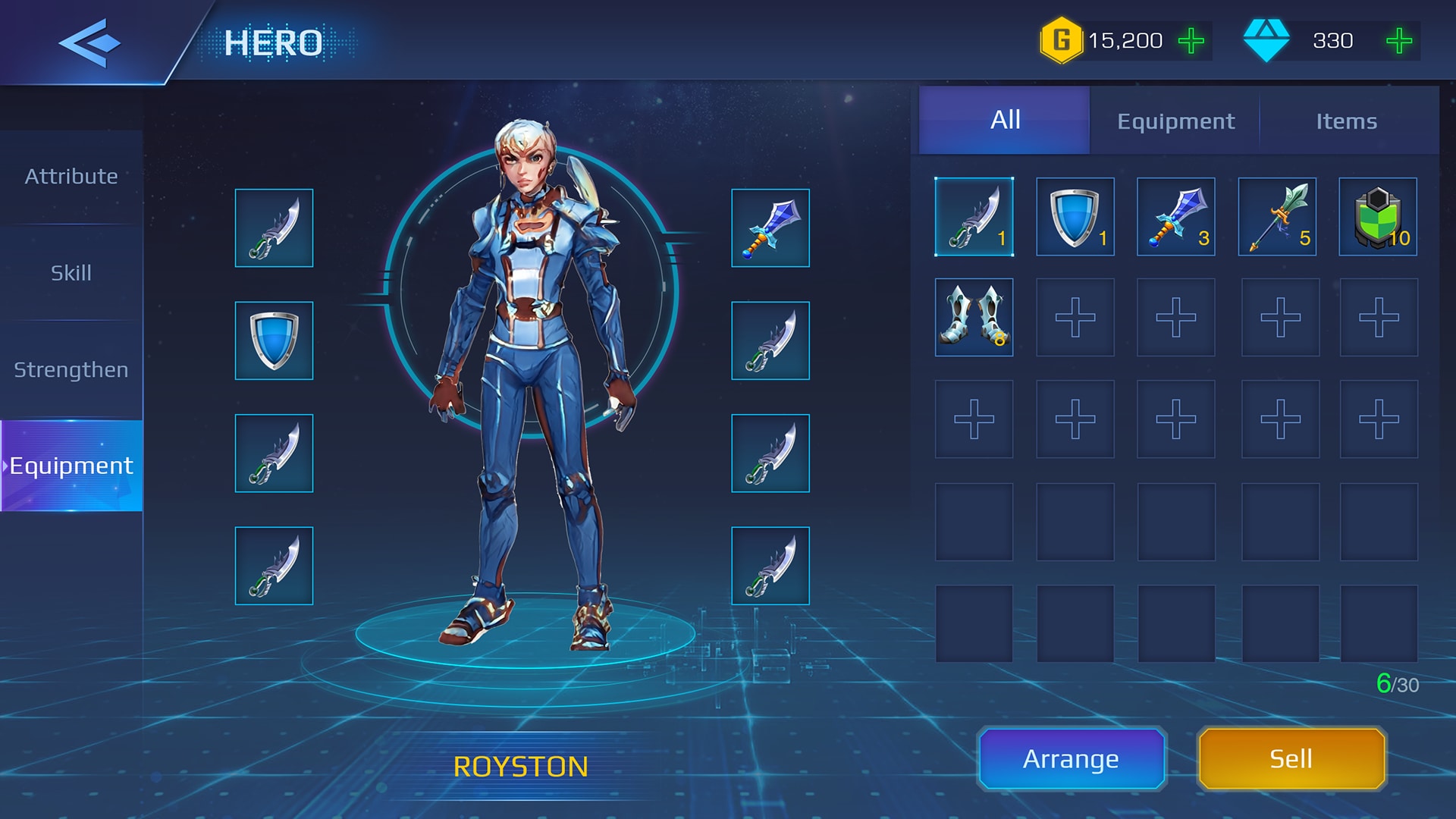Open the dagger item in the inventory grid

tap(974, 218)
